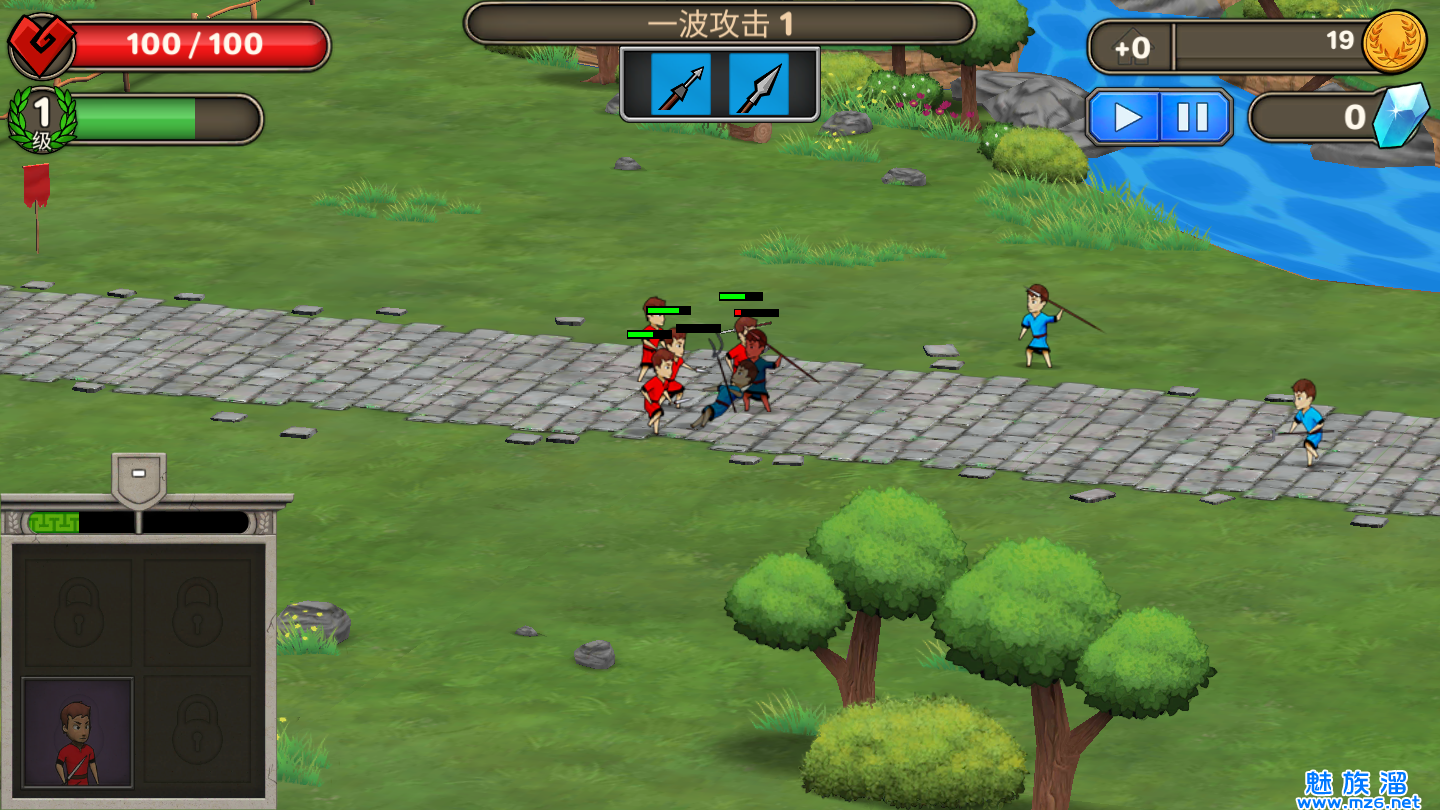
Task: Collapse the unit panel with shield minus tab
Action: (x=139, y=477)
